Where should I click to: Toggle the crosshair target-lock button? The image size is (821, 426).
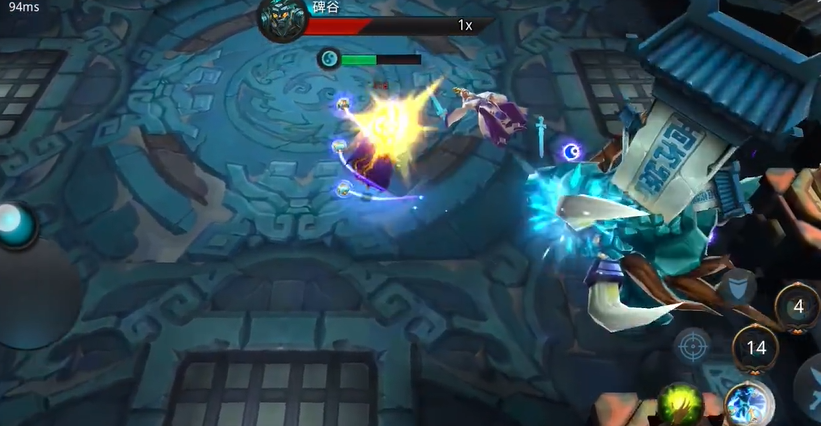point(691,346)
